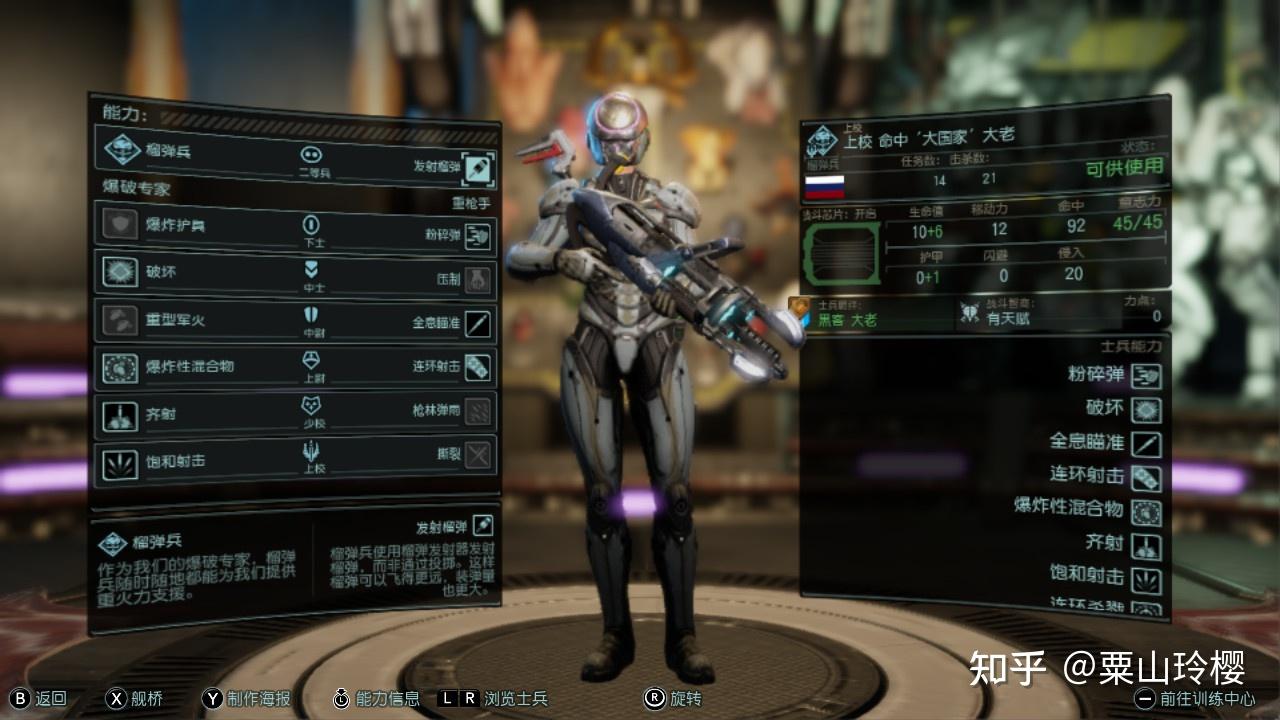The image size is (1280, 720).
Task: Choose the 齐射 ability in the skill tree
Action: 119,414
